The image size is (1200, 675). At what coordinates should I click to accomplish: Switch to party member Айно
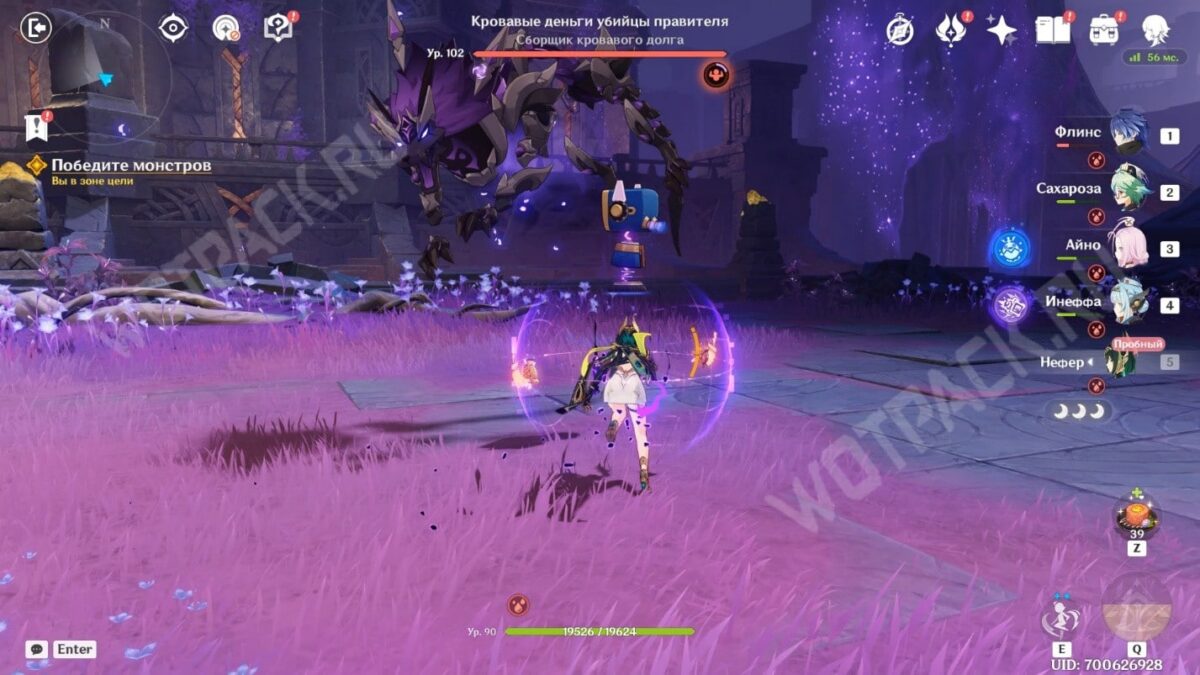click(1127, 247)
